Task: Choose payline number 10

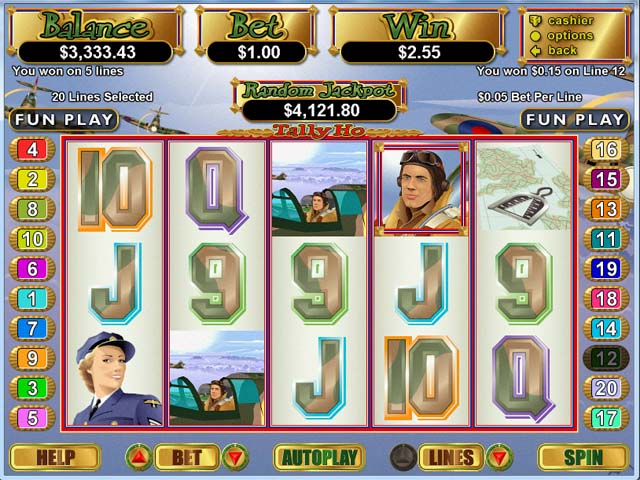Action: [32, 239]
